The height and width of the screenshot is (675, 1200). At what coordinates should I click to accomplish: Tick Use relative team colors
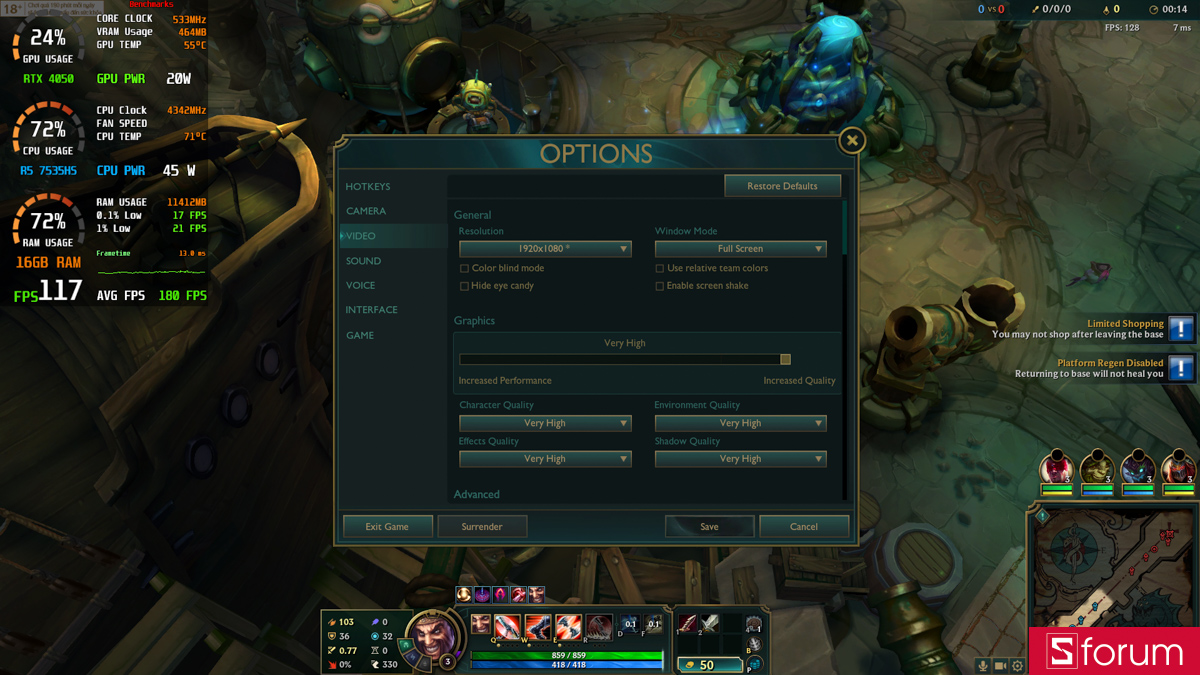[x=660, y=269]
